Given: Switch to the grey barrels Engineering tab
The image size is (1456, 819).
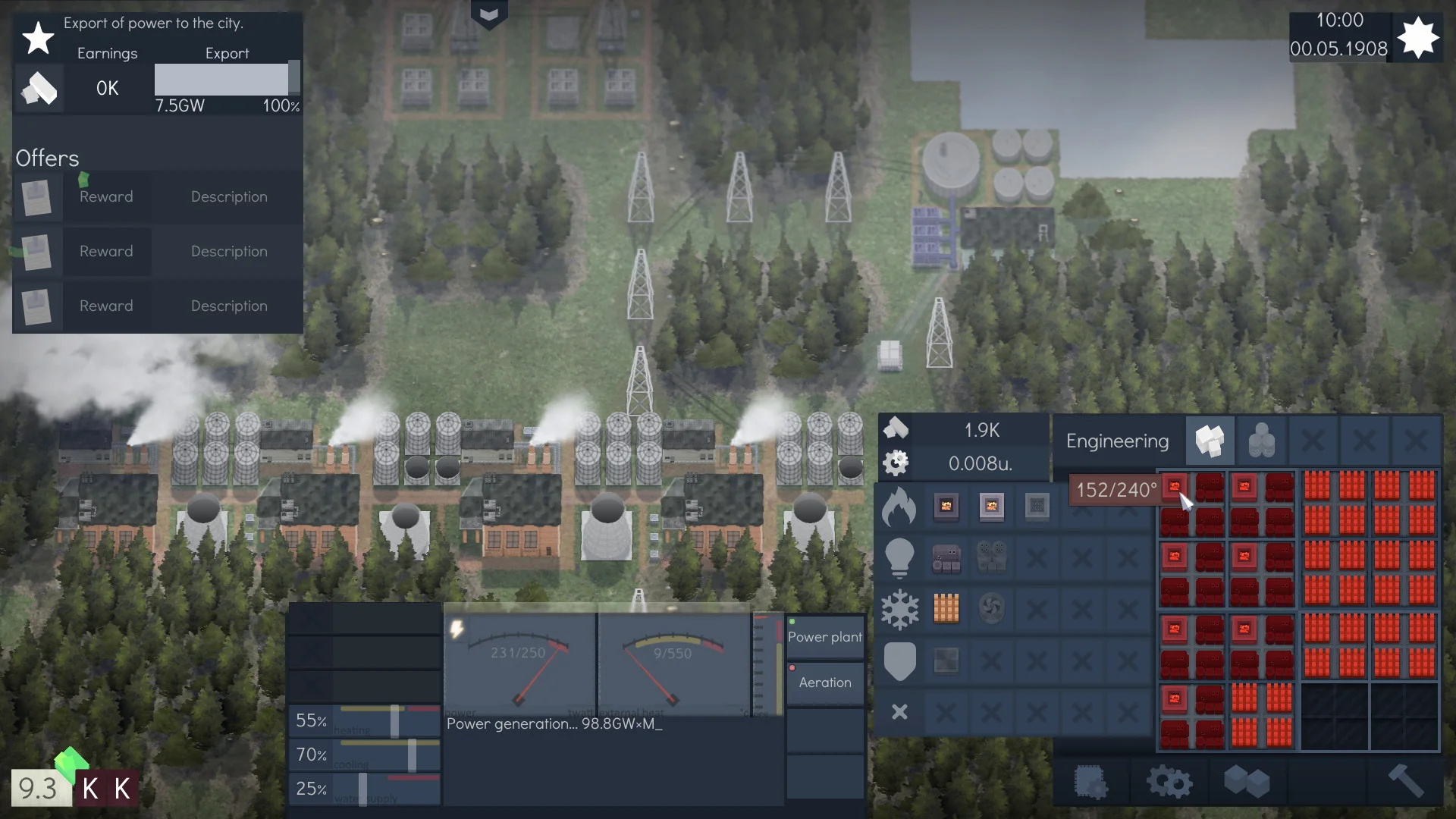Looking at the screenshot, I should [1261, 441].
